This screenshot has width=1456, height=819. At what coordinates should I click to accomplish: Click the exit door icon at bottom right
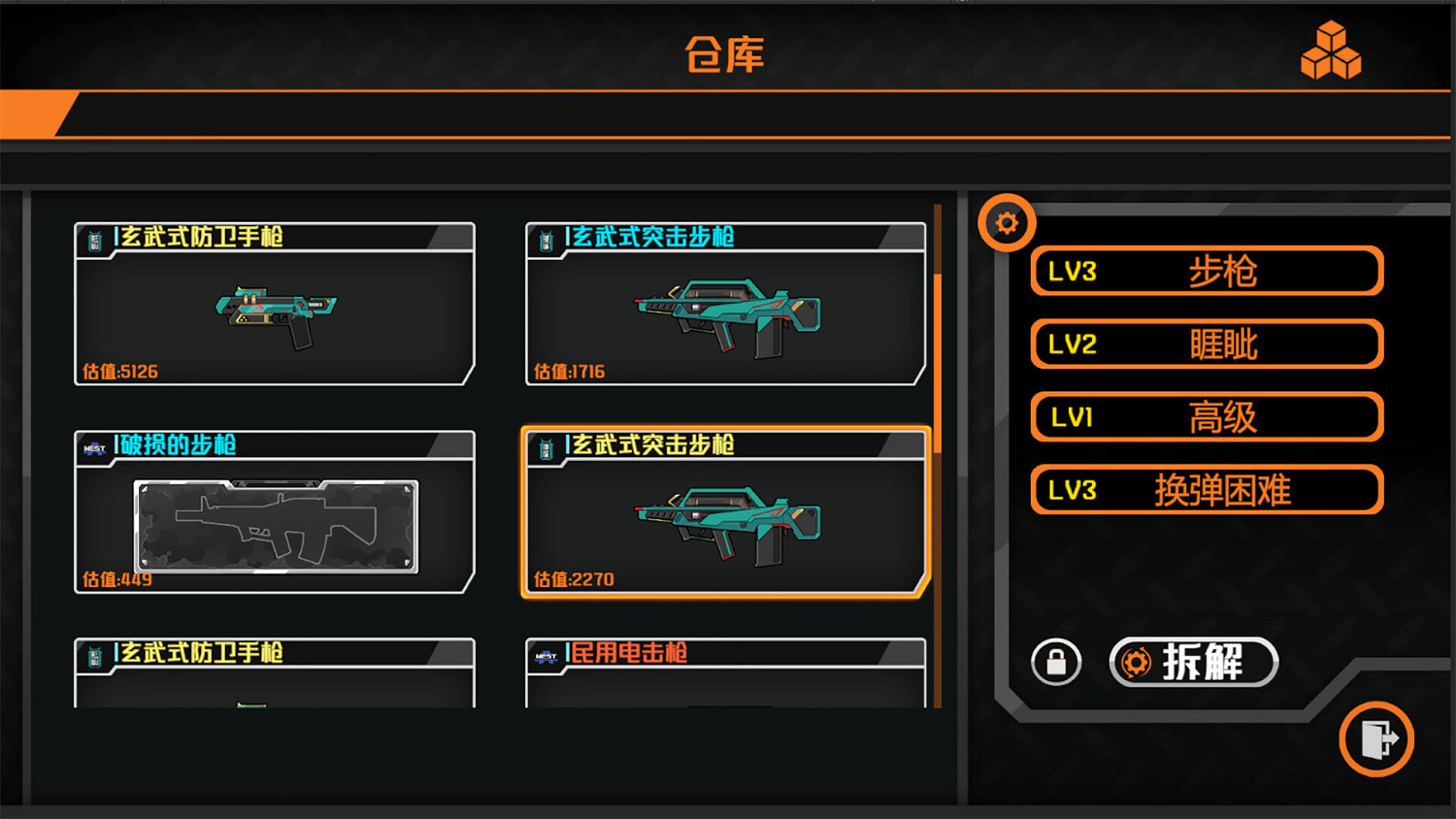pos(1376,738)
